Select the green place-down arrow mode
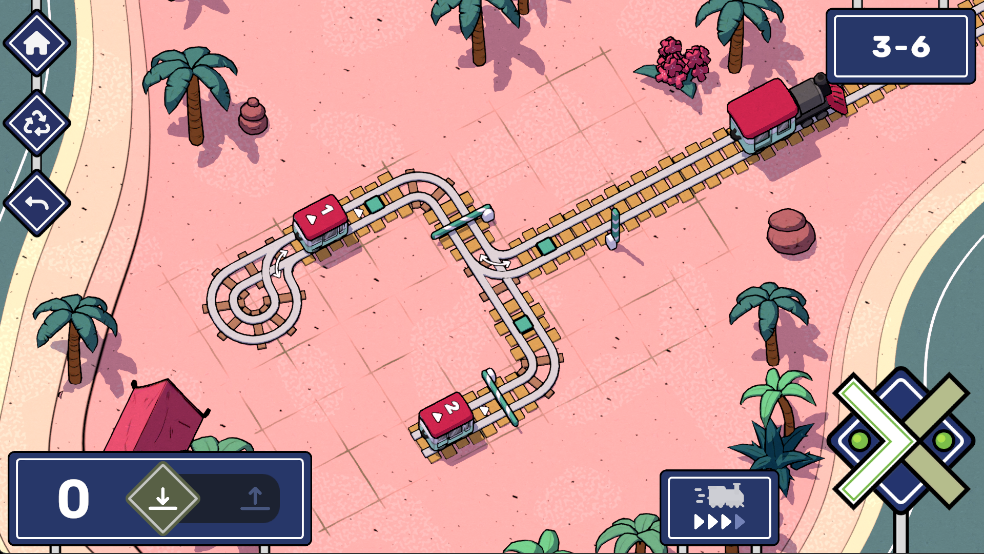The height and width of the screenshot is (554, 984). pos(163,498)
